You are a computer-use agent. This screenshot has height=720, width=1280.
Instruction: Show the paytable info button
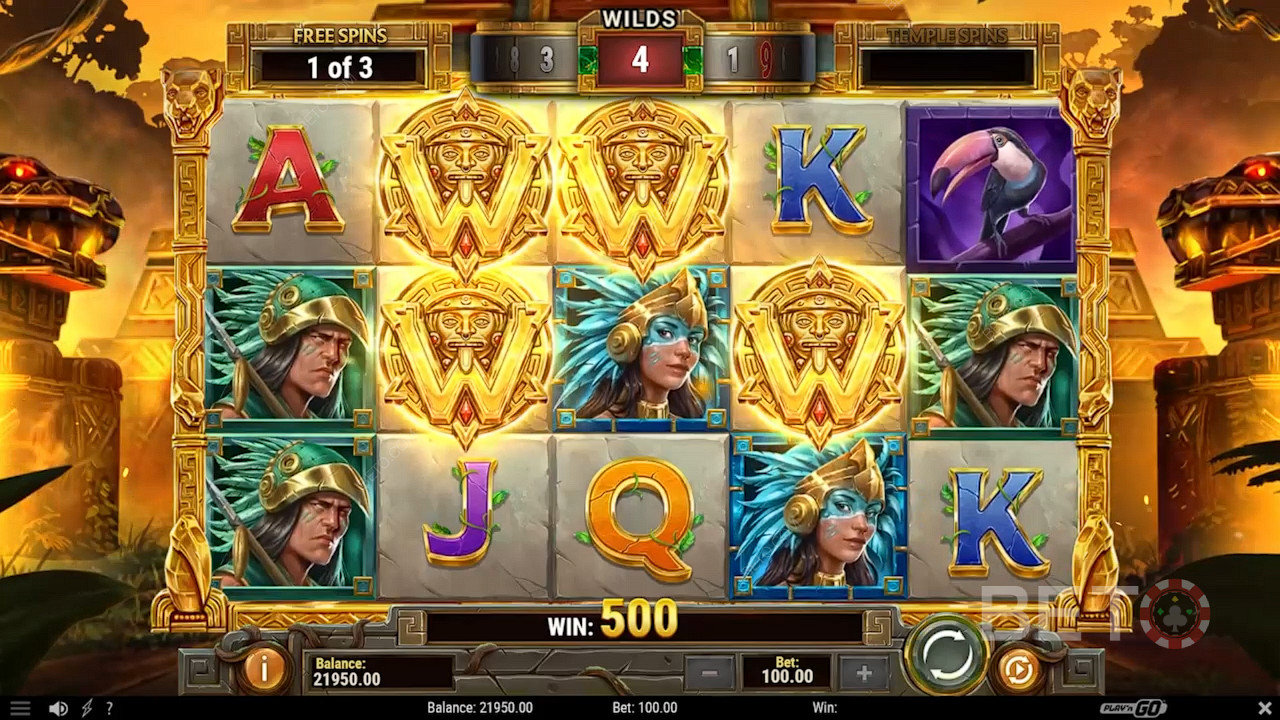[x=264, y=670]
